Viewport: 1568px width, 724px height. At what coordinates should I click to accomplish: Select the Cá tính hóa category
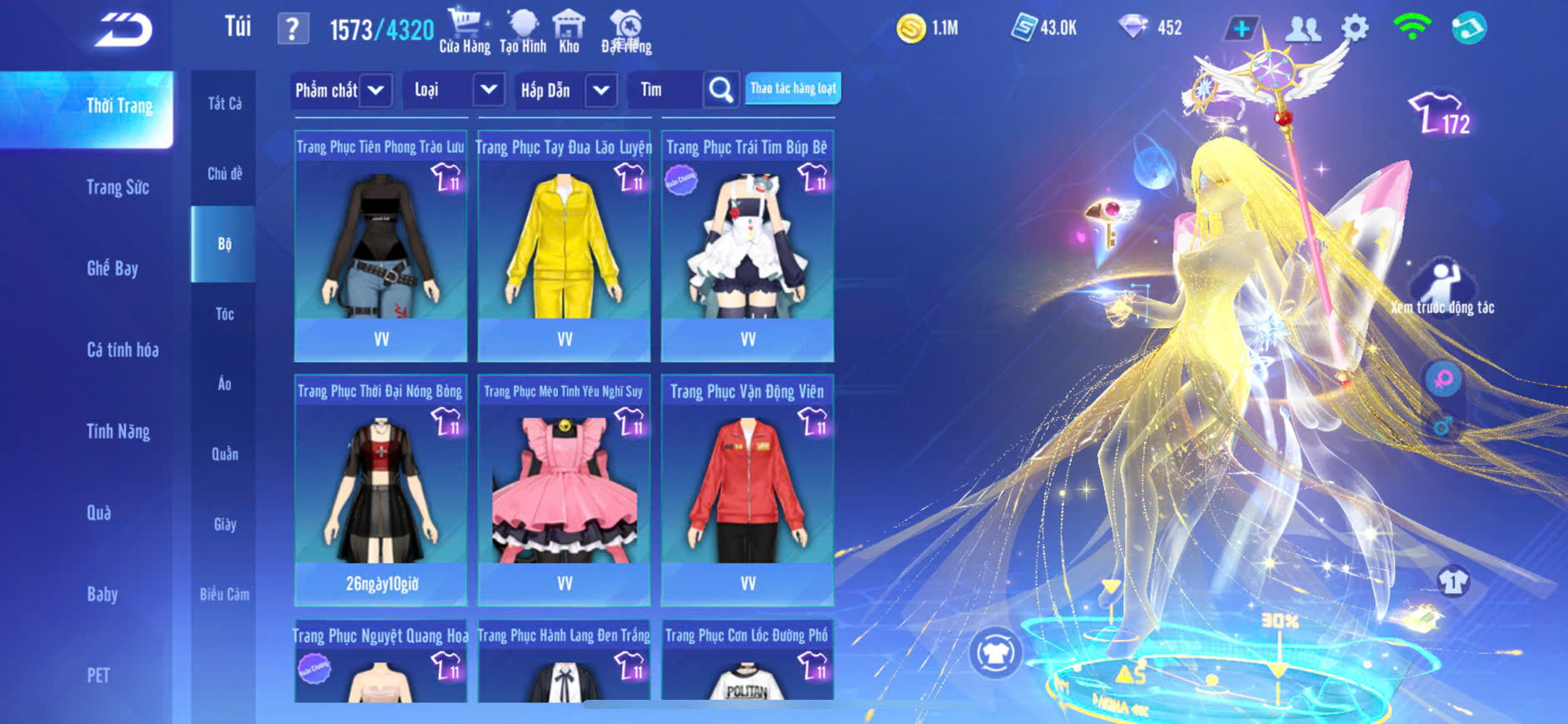(x=122, y=350)
